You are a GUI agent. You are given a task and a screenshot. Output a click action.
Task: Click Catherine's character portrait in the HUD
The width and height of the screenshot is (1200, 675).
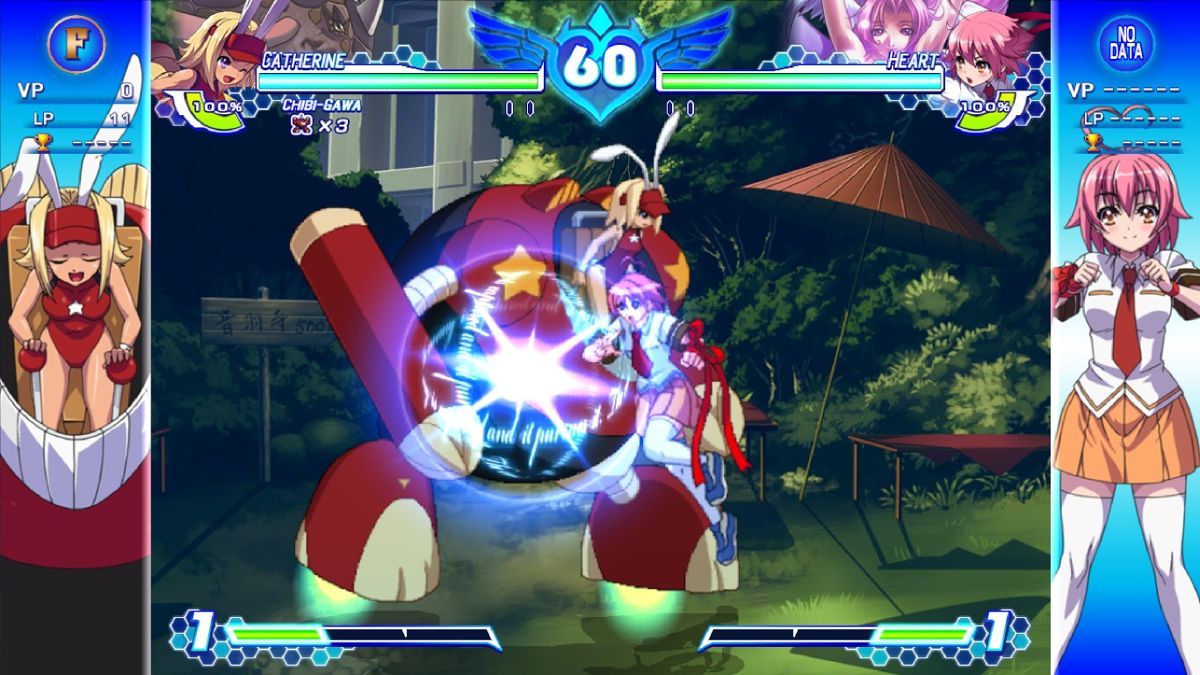213,55
